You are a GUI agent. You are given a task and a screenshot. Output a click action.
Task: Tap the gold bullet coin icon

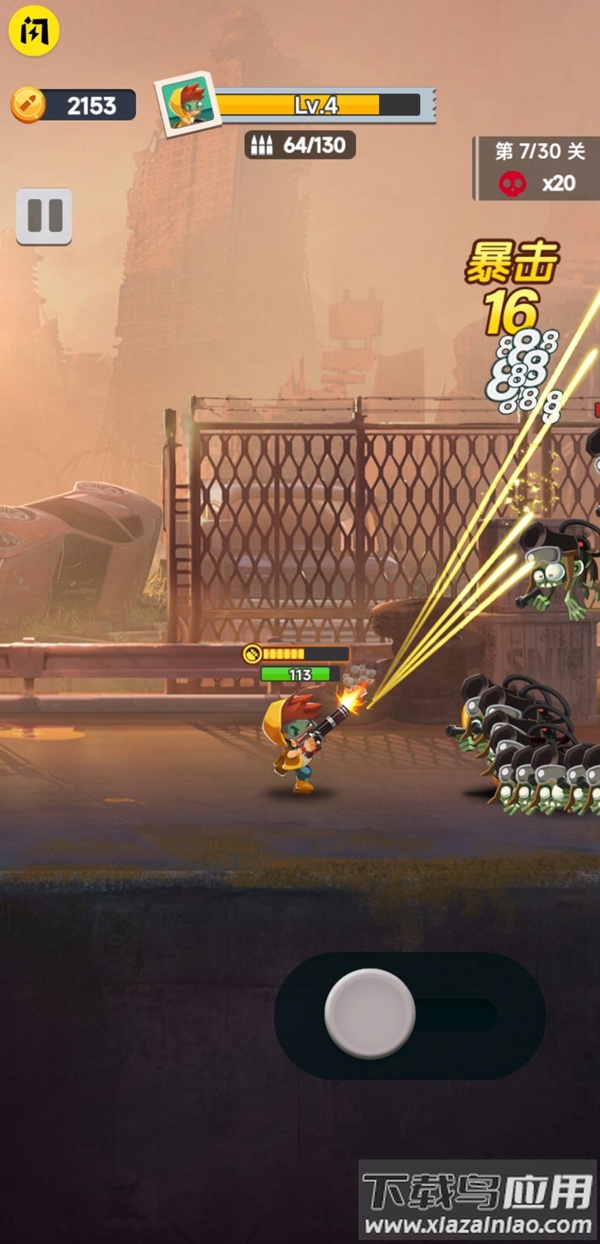pyautogui.click(x=28, y=104)
